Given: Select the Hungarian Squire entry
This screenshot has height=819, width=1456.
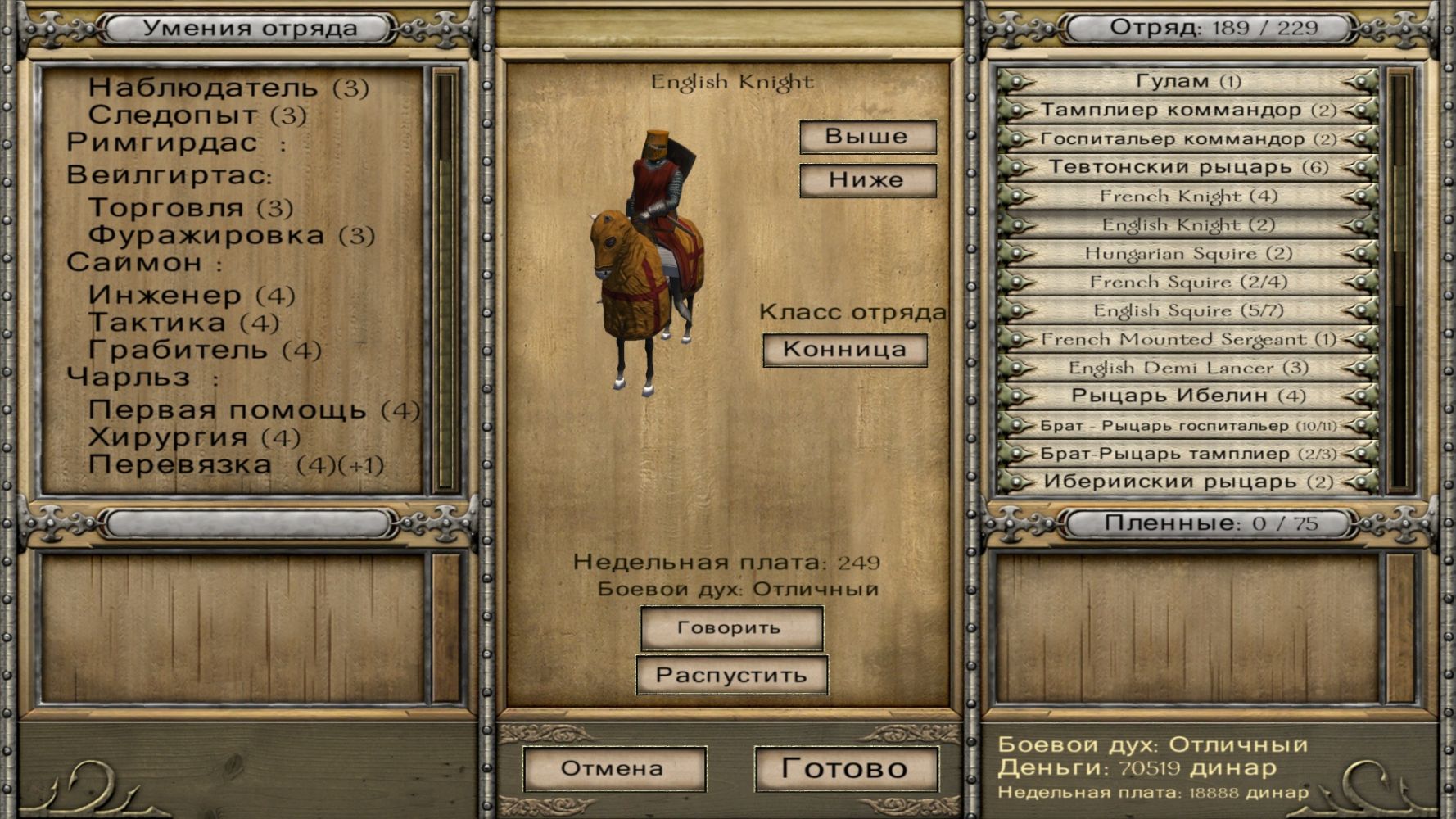Looking at the screenshot, I should [1187, 253].
